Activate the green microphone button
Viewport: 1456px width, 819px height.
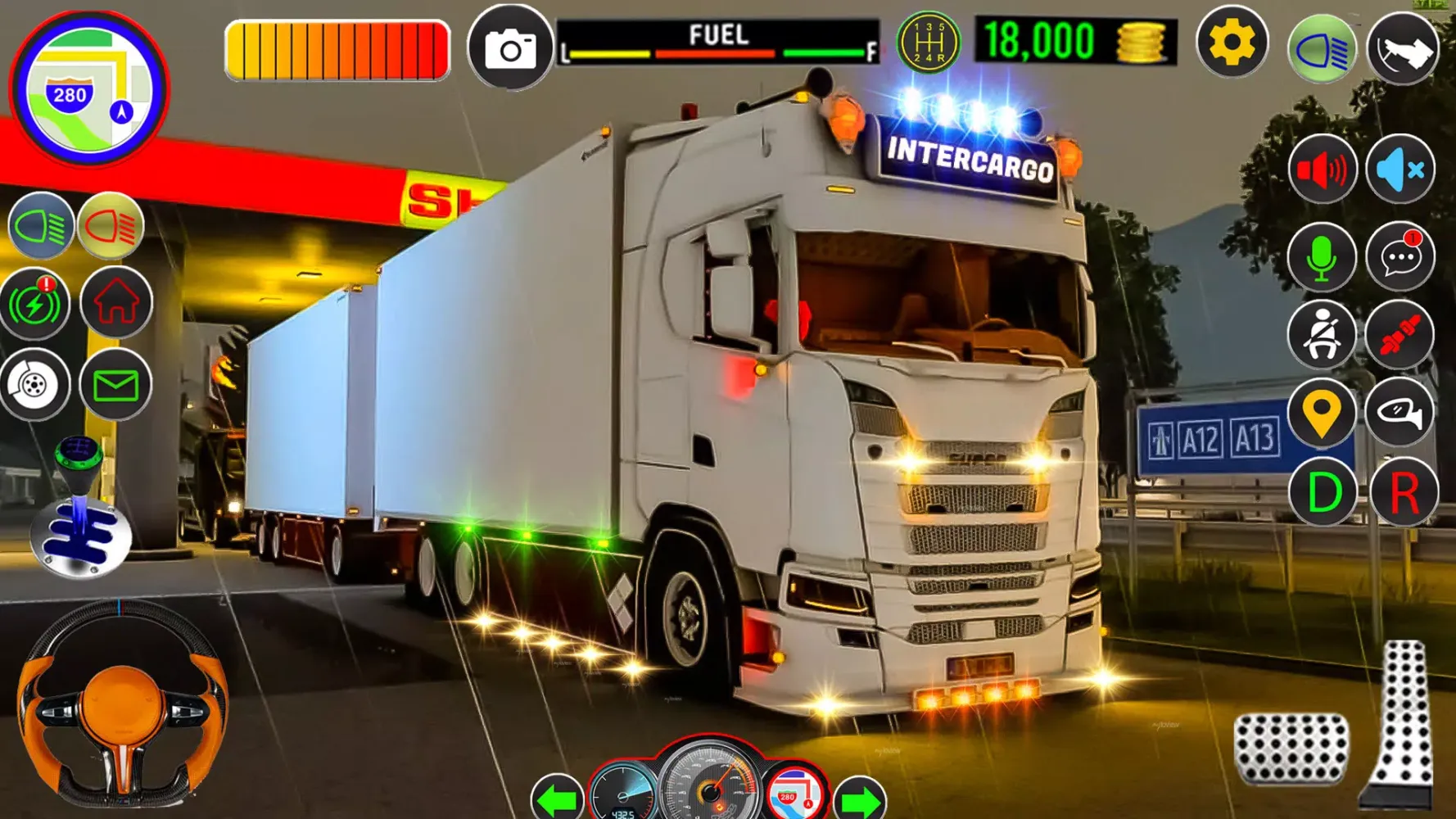(1322, 257)
